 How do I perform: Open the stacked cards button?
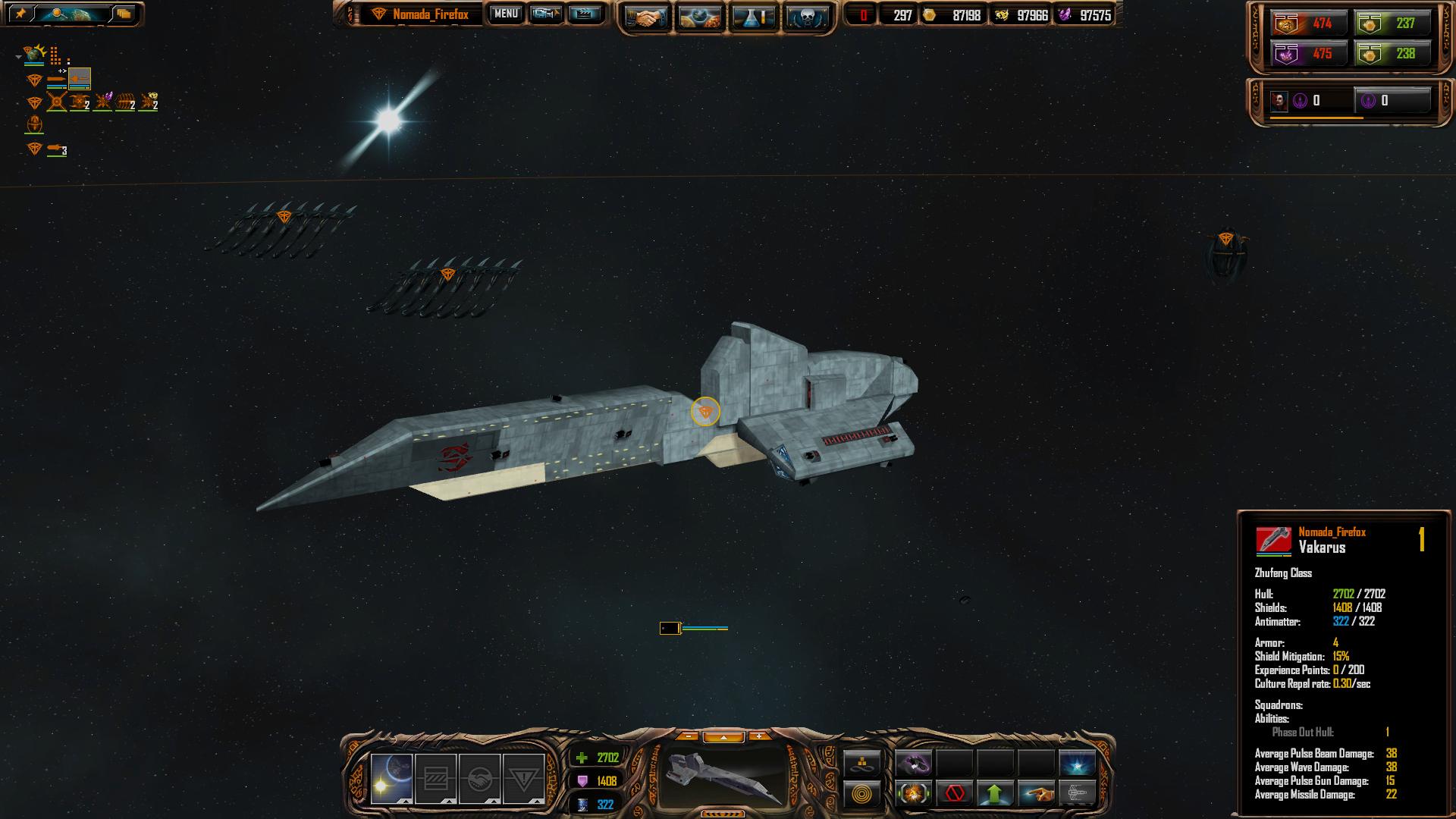[123, 14]
